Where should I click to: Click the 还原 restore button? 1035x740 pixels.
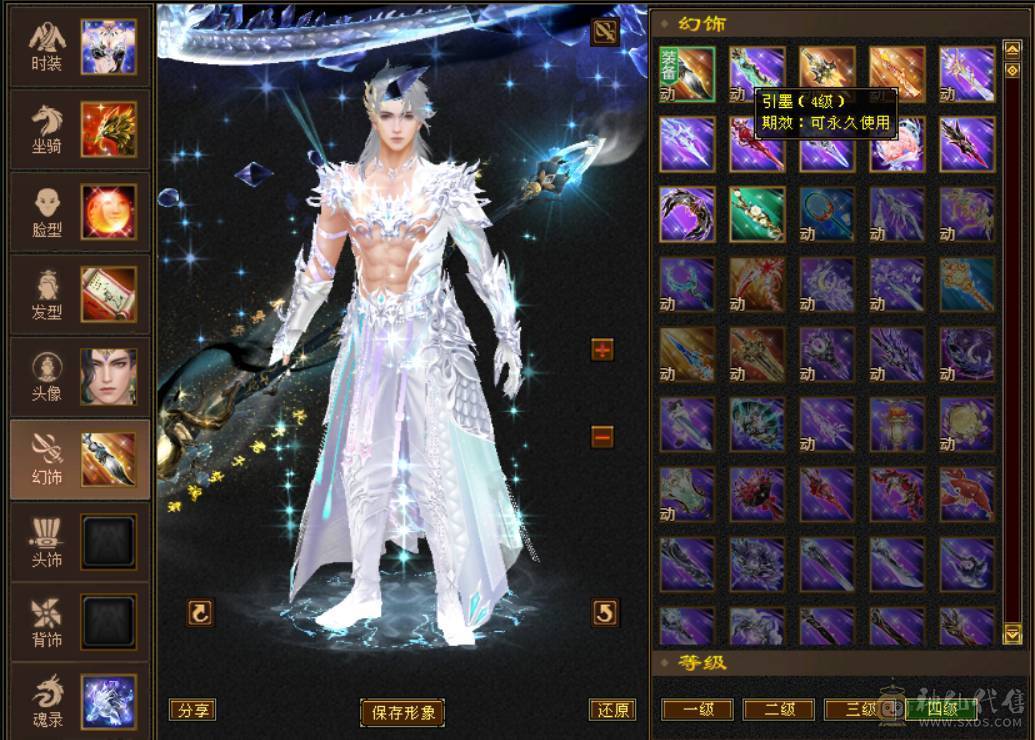click(612, 710)
